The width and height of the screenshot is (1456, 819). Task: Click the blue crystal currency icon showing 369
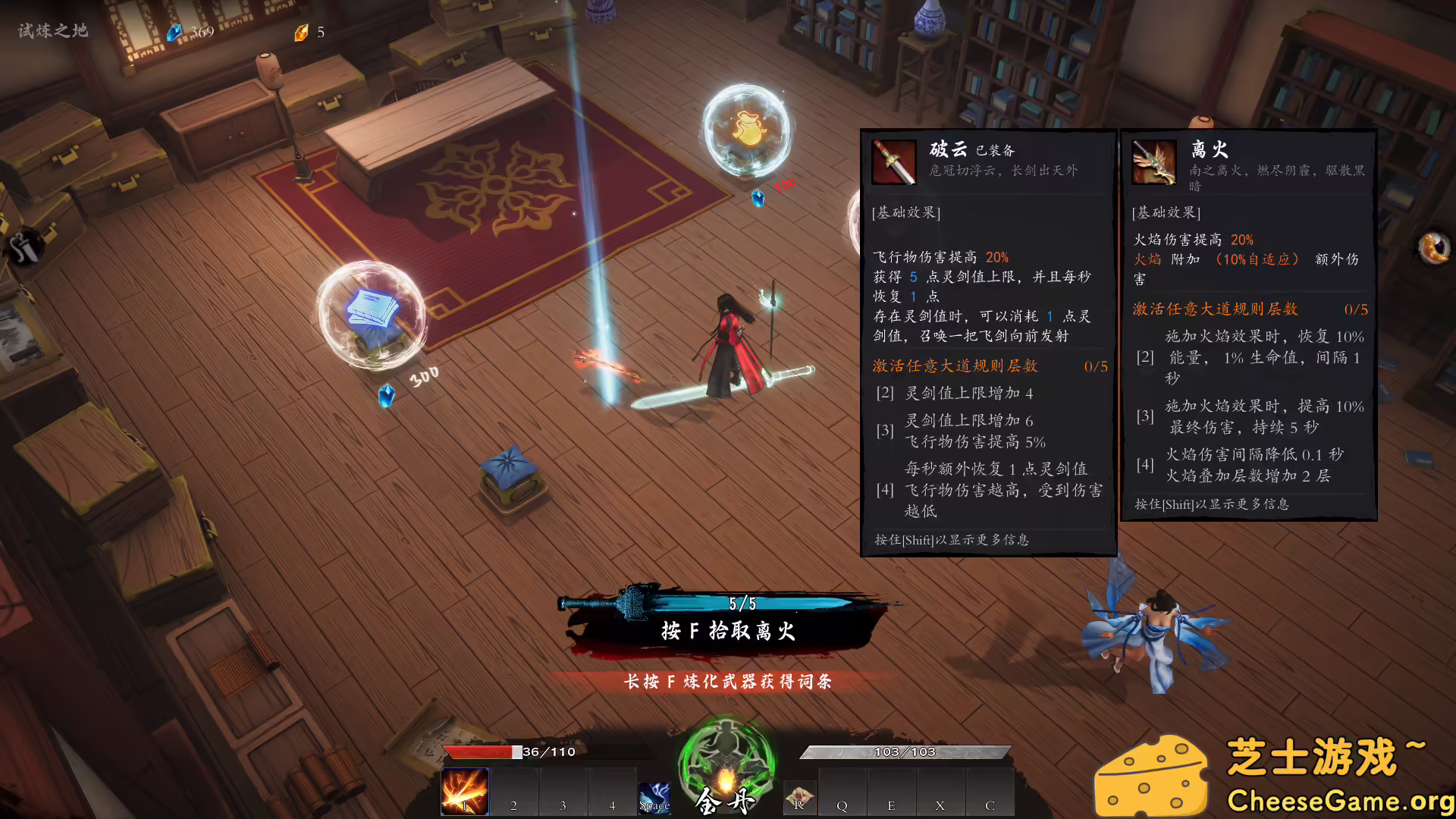[176, 32]
